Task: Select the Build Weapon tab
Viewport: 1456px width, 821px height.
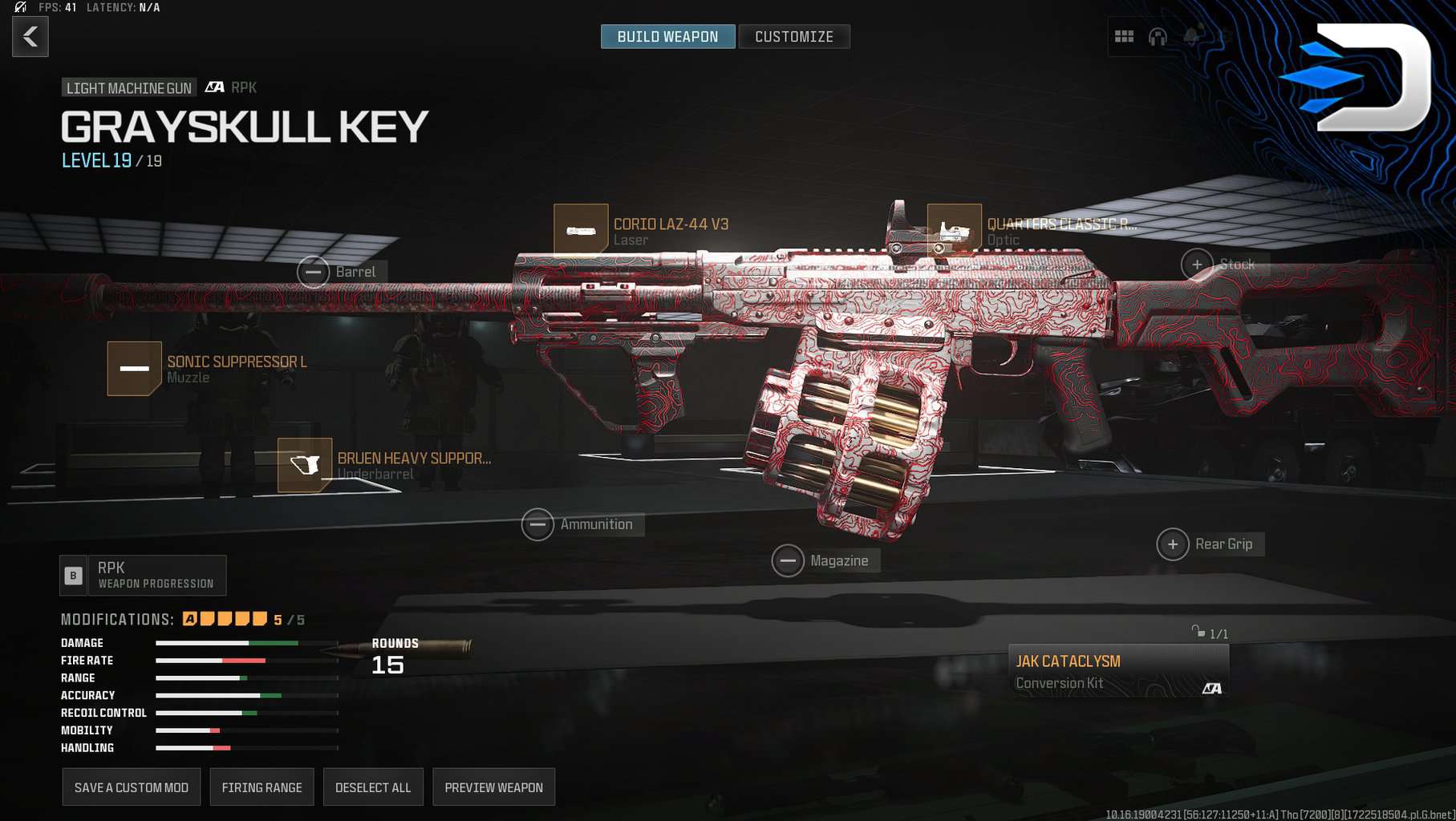Action: click(667, 37)
